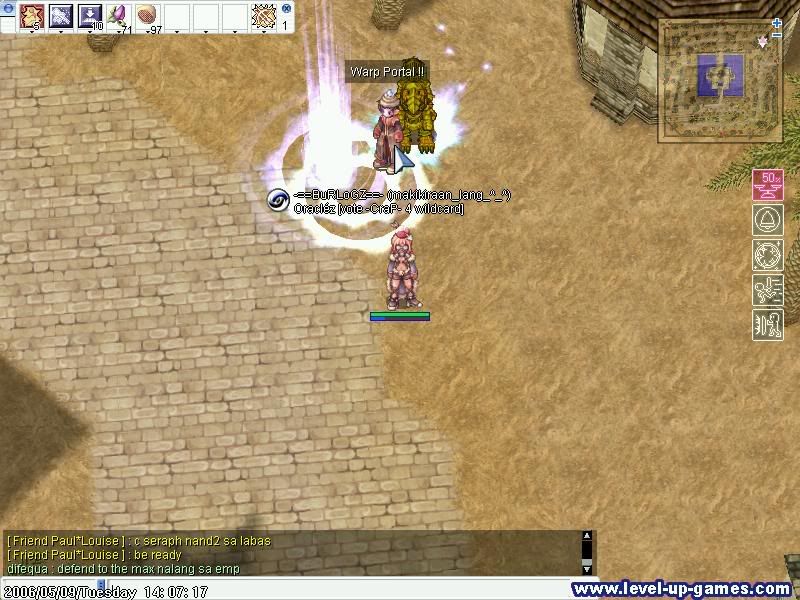
Task: Click the bottom status icon with standing figure
Action: [767, 325]
